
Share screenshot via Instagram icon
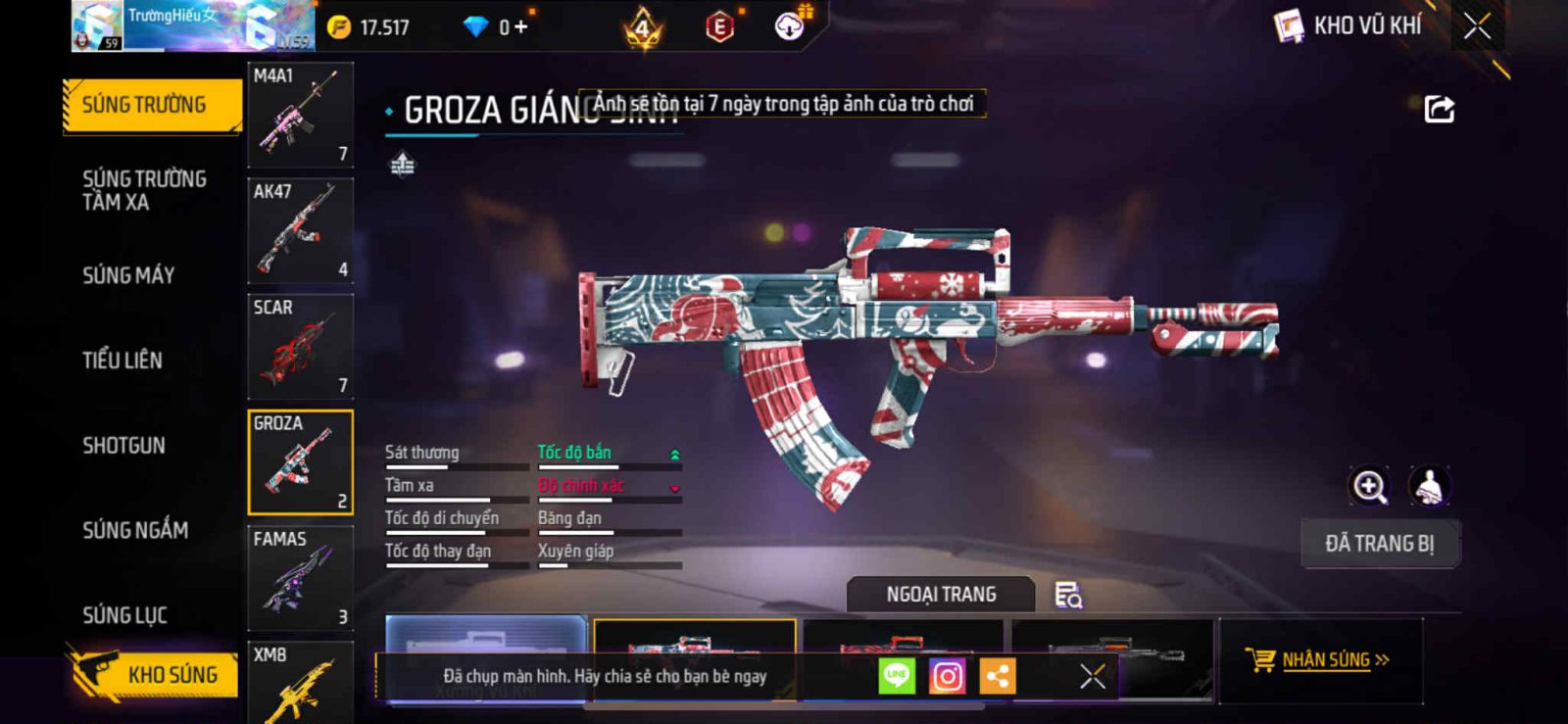[947, 676]
